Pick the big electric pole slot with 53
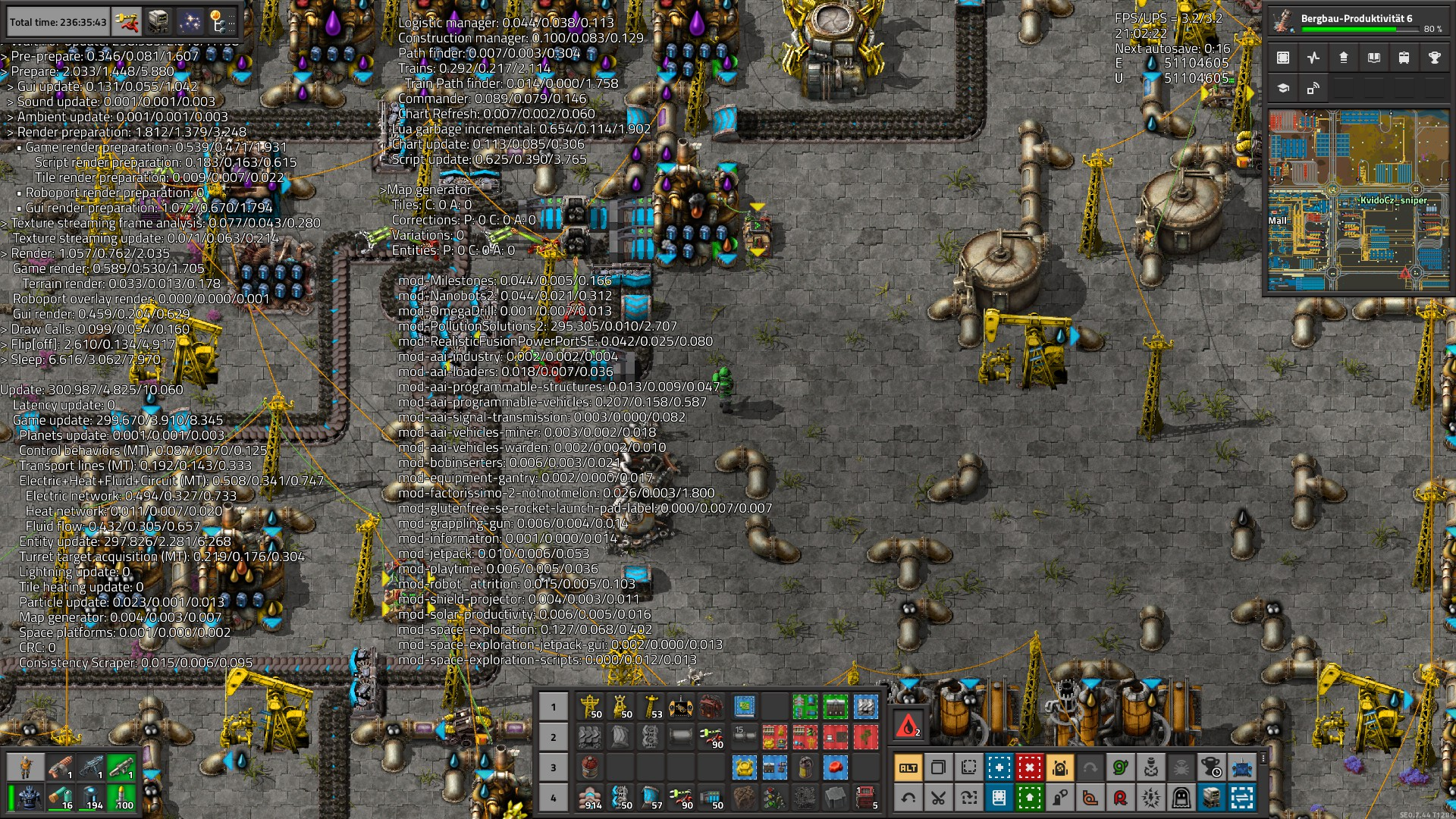Image resolution: width=1456 pixels, height=819 pixels. tap(651, 707)
